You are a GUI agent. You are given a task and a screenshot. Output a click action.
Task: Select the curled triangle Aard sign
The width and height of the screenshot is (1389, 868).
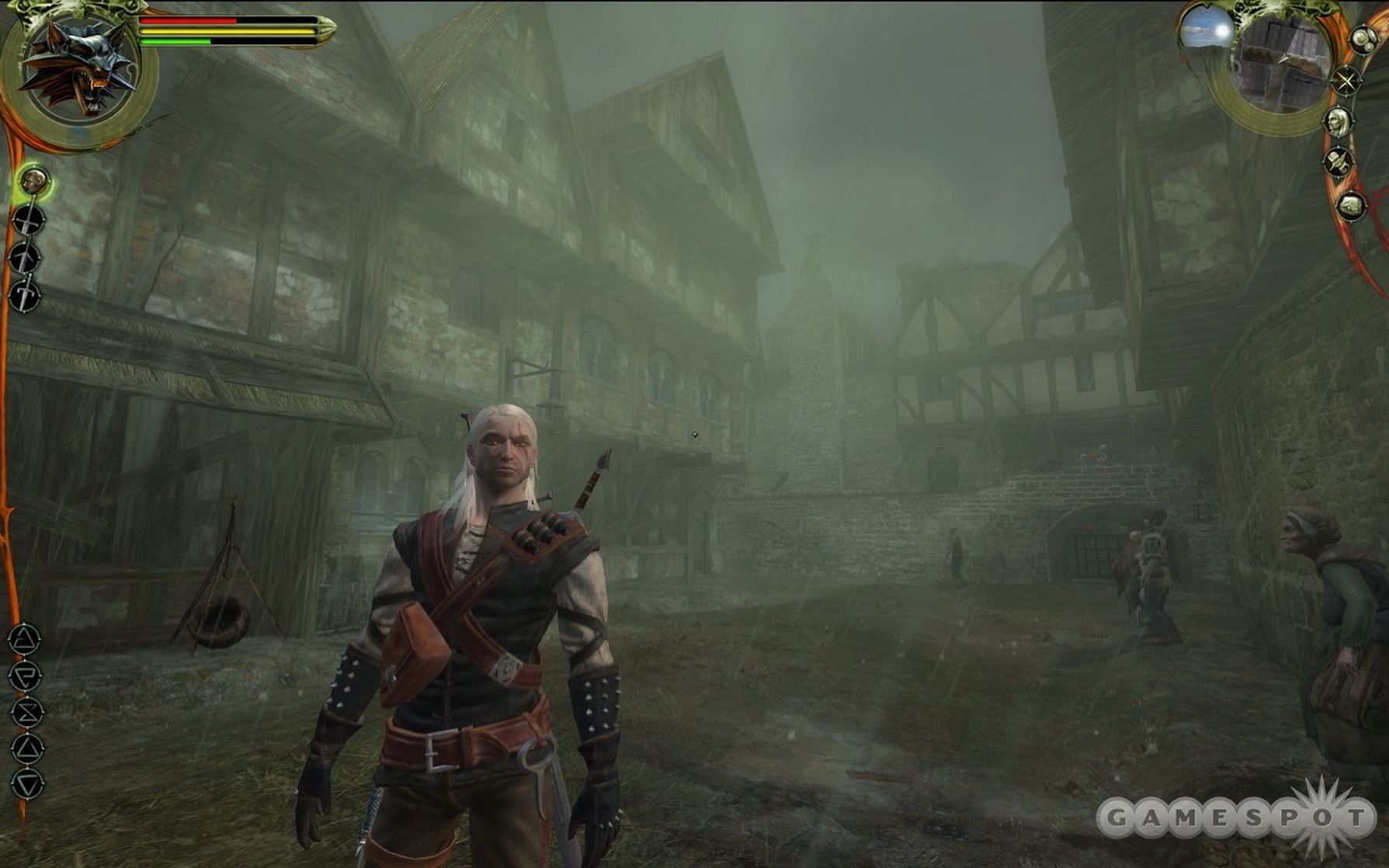click(x=24, y=640)
